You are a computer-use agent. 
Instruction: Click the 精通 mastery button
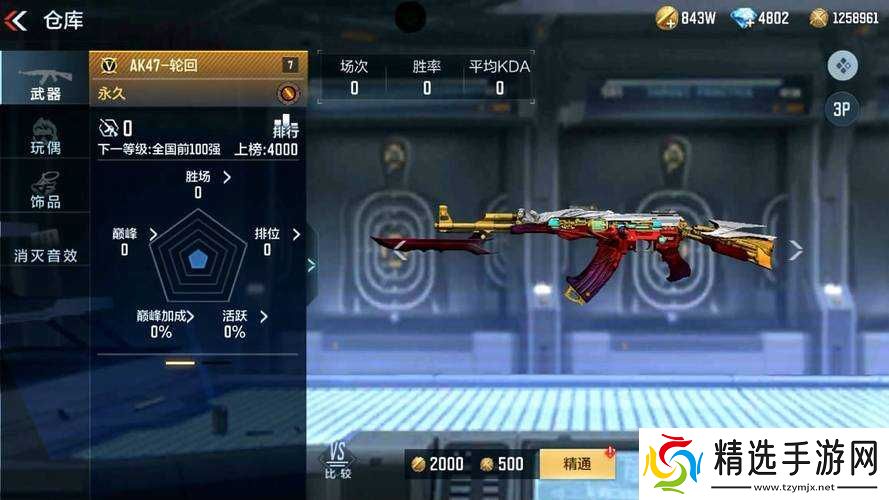coord(577,464)
